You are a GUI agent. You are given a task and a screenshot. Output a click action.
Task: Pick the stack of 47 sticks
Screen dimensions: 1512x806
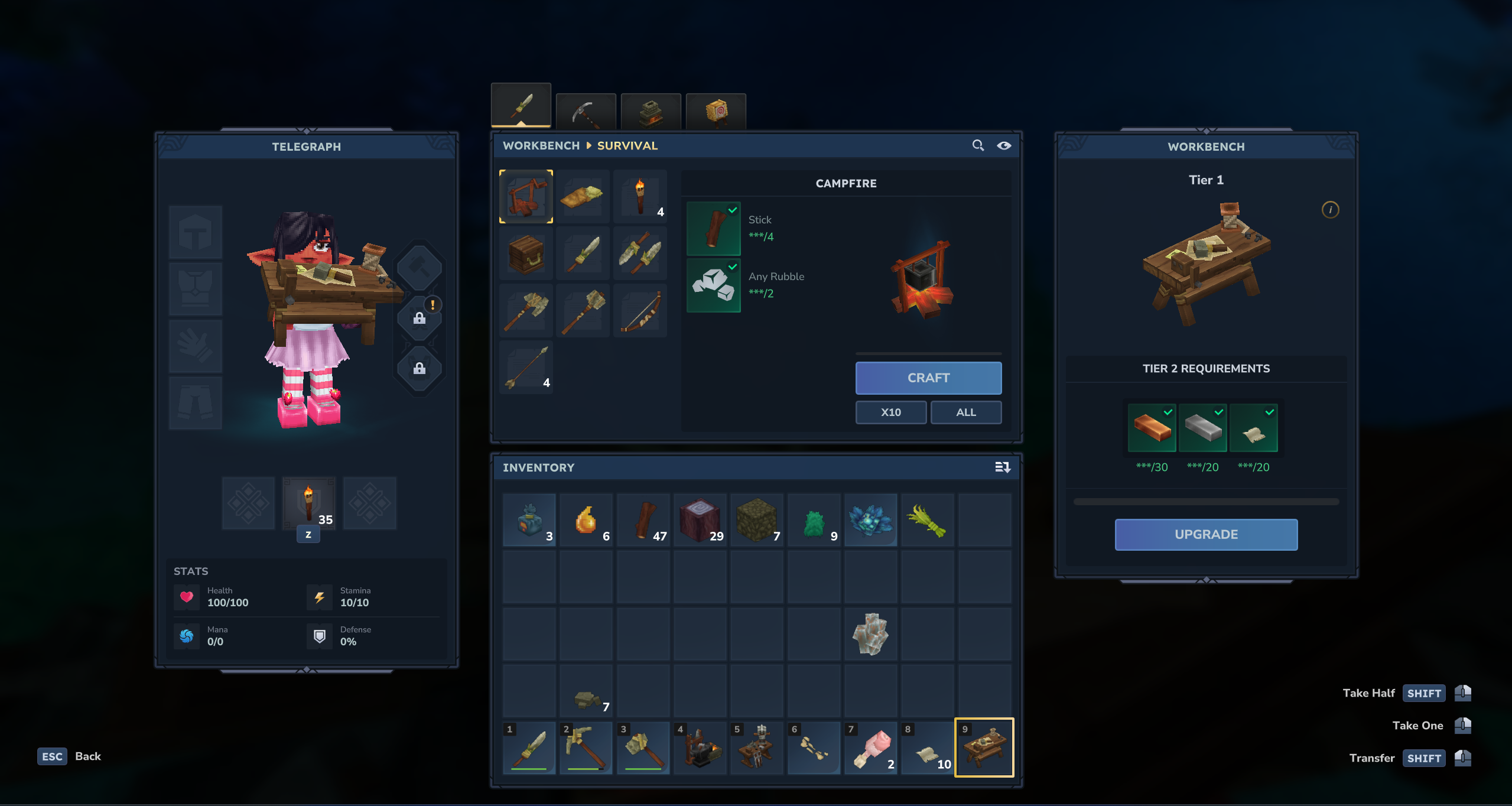click(643, 521)
